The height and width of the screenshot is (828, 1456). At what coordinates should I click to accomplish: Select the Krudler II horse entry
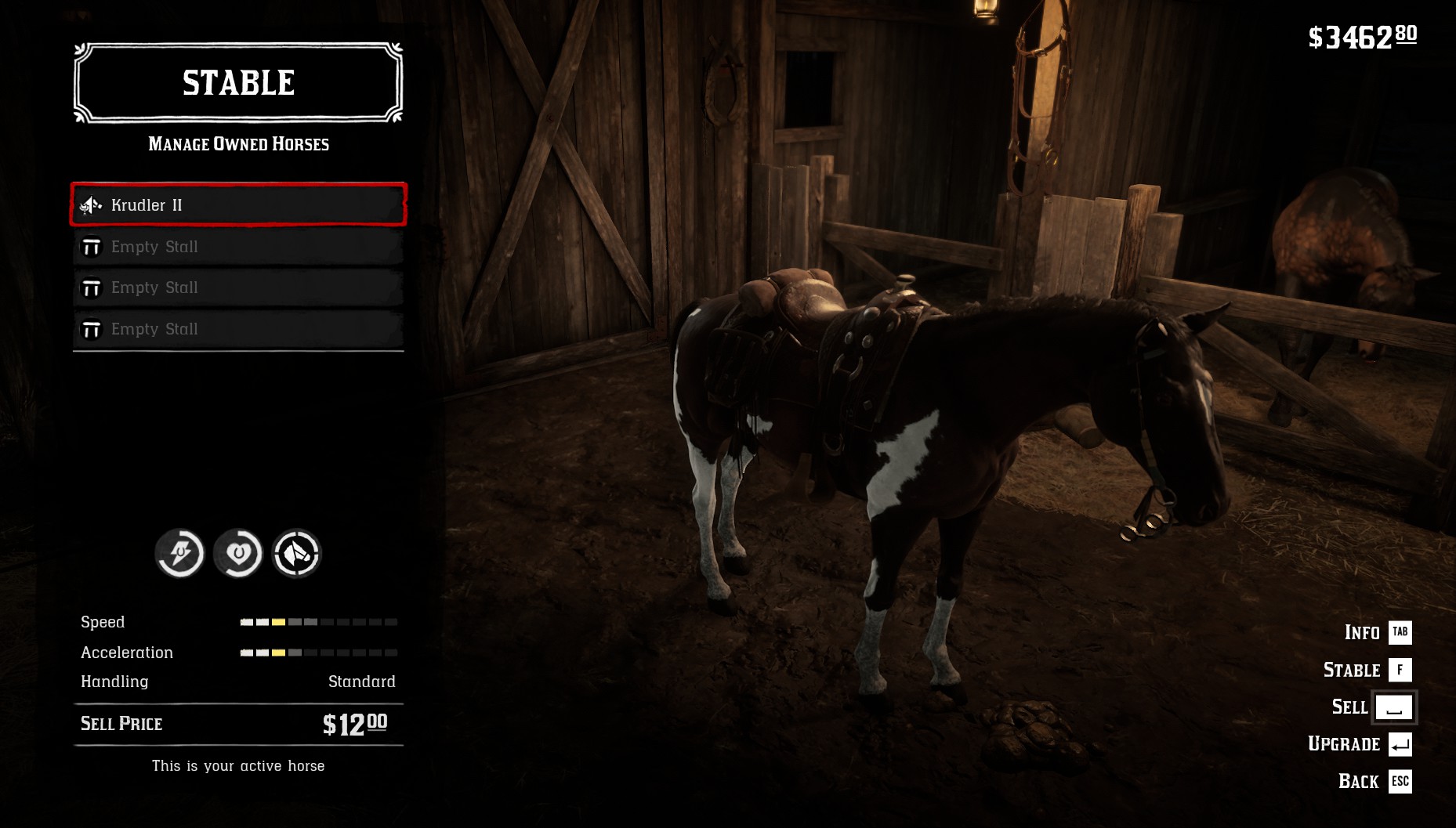pyautogui.click(x=238, y=204)
